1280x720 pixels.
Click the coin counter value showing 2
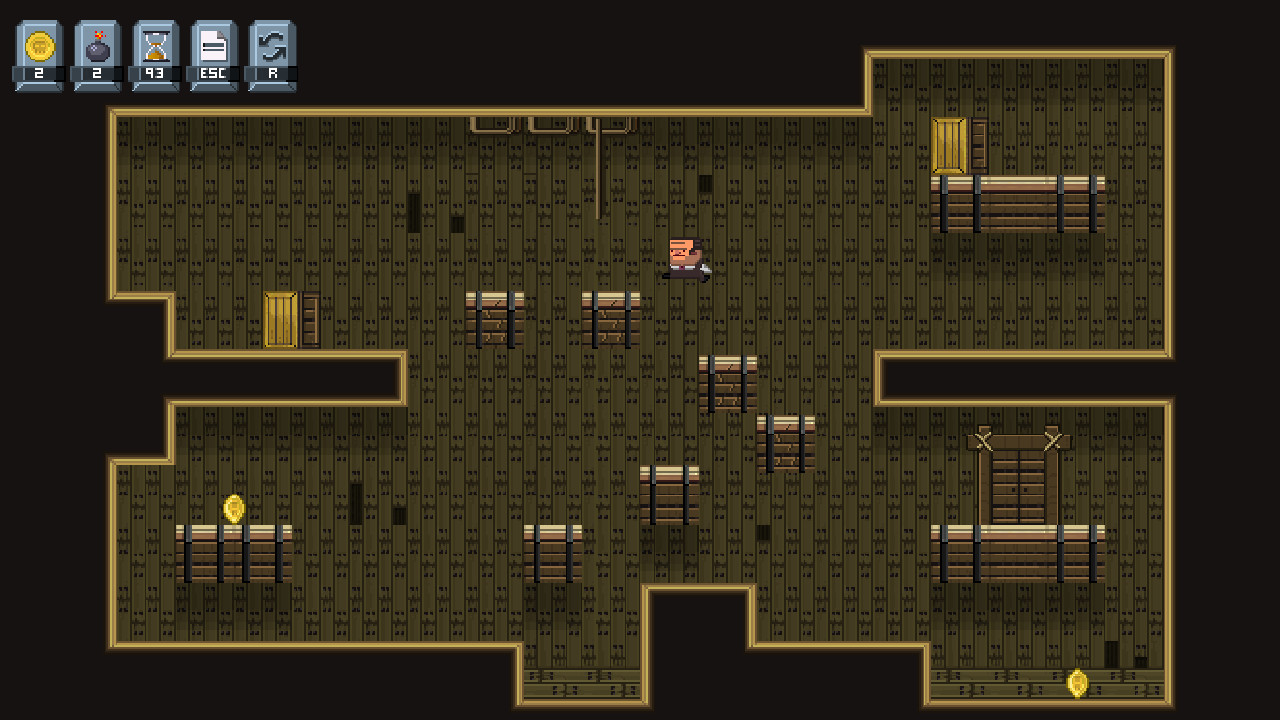click(38, 71)
